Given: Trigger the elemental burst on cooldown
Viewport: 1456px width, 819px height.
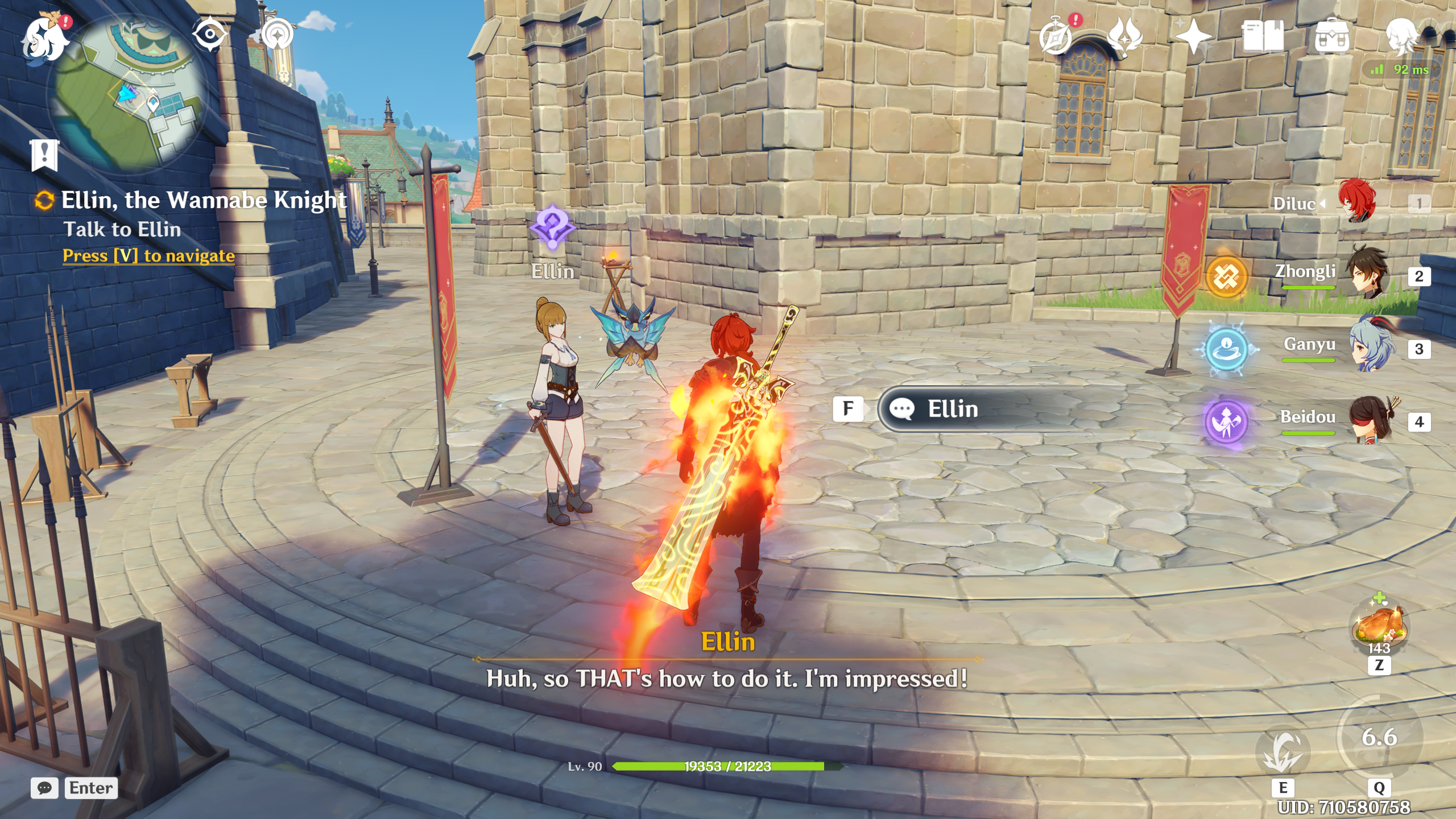Looking at the screenshot, I should 1379,737.
